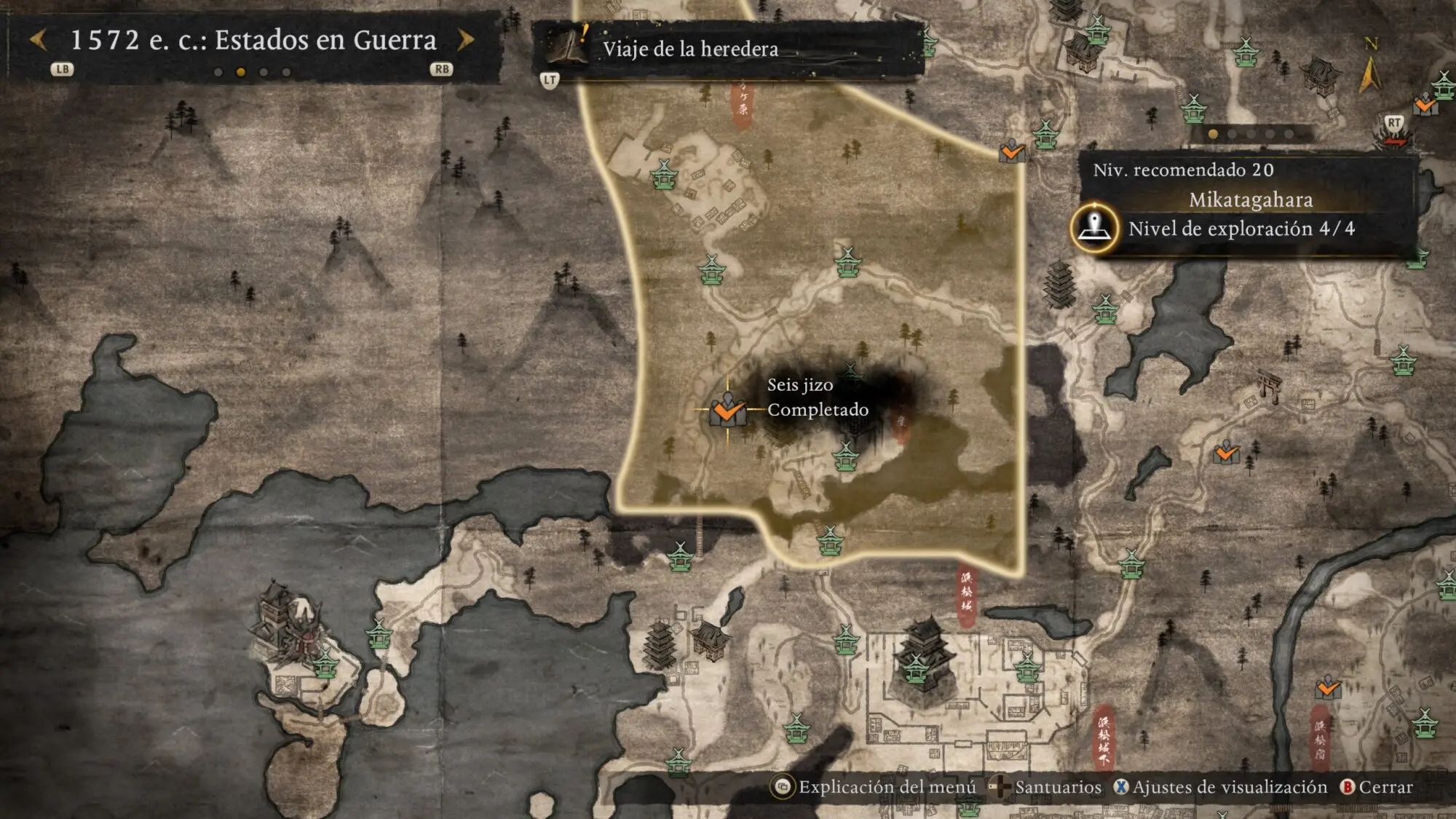The height and width of the screenshot is (819, 1456).
Task: Select the red torii gate map marker
Action: (1270, 384)
